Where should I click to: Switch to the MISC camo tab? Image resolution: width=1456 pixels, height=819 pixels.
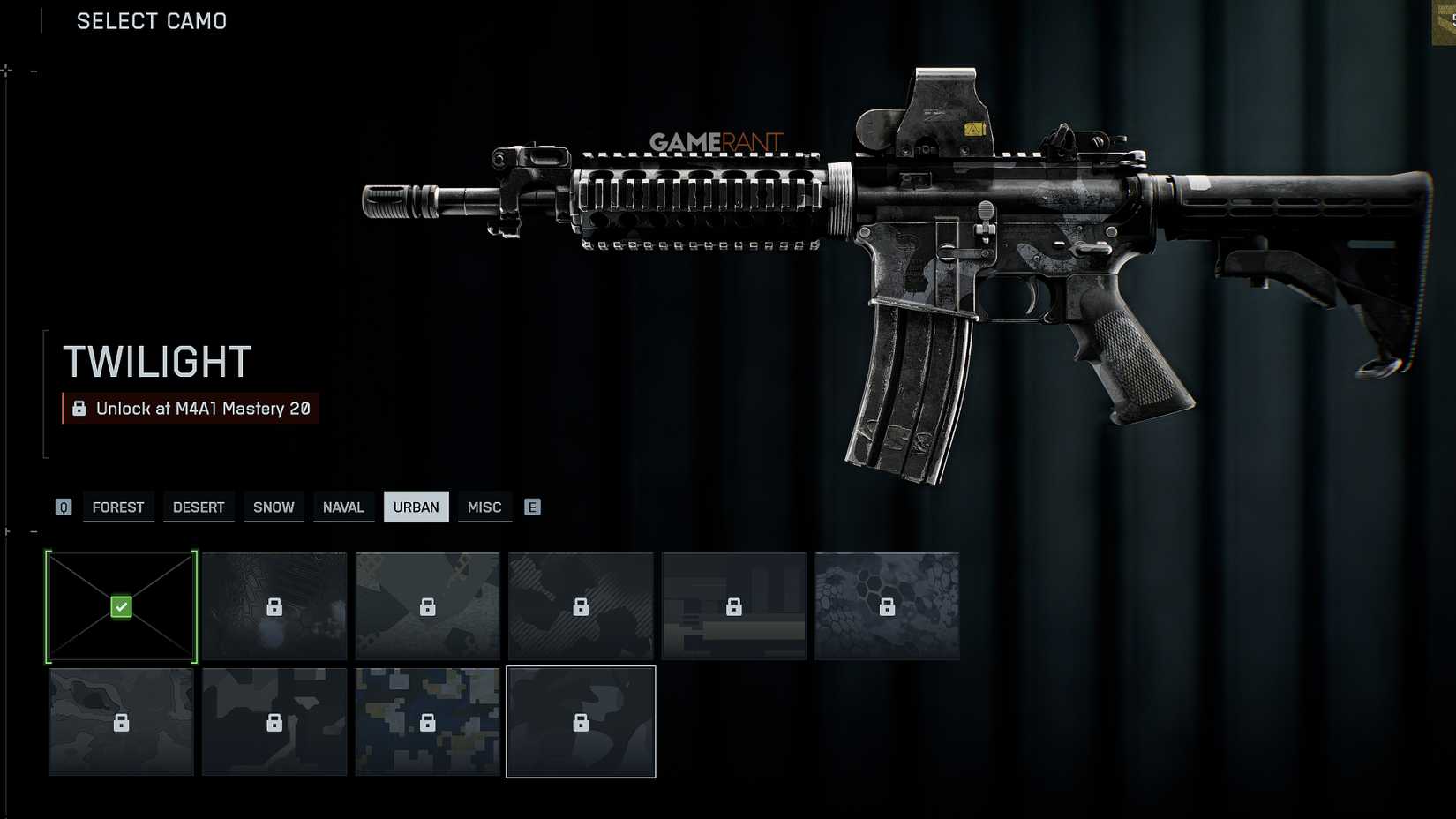(484, 507)
